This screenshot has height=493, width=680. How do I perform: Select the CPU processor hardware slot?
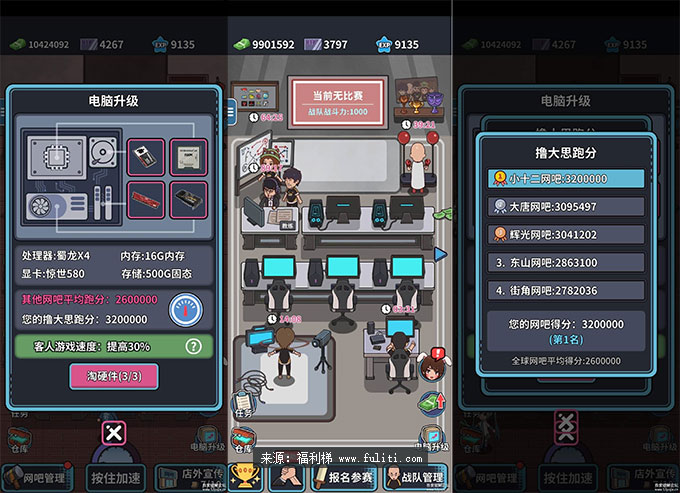click(188, 156)
